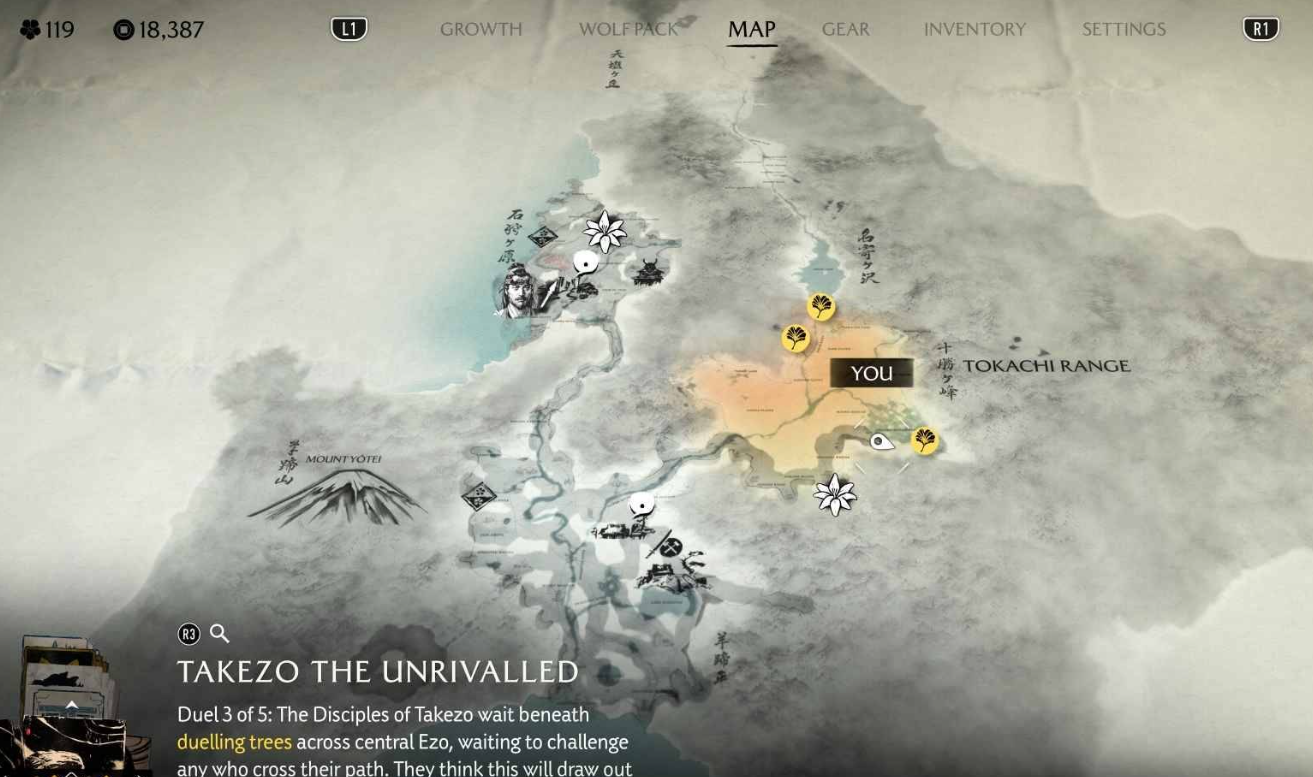Open the Takezo the Unrivalled quest entry
The image size is (1313, 777).
tap(377, 671)
